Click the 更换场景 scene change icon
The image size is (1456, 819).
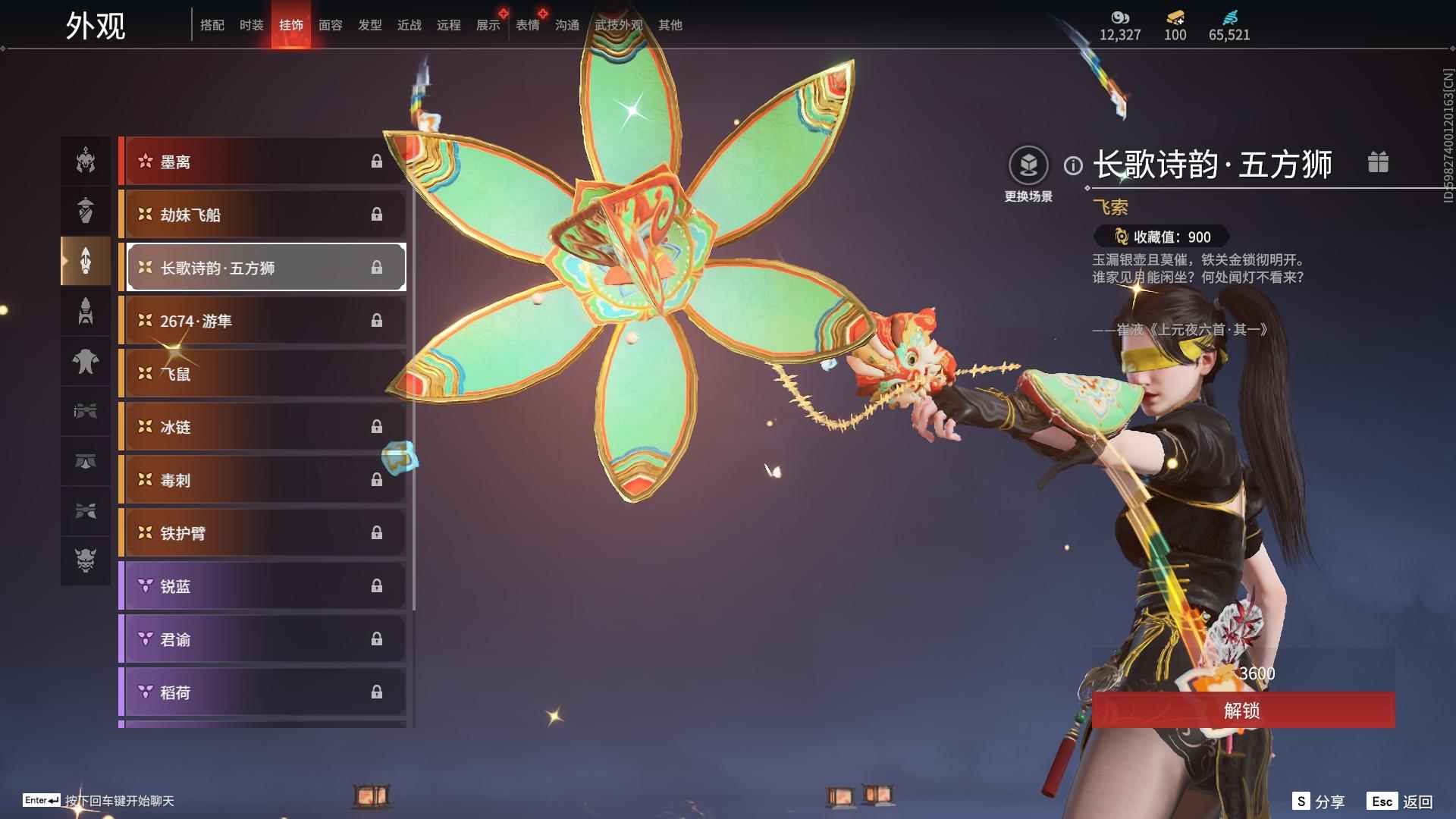1028,165
